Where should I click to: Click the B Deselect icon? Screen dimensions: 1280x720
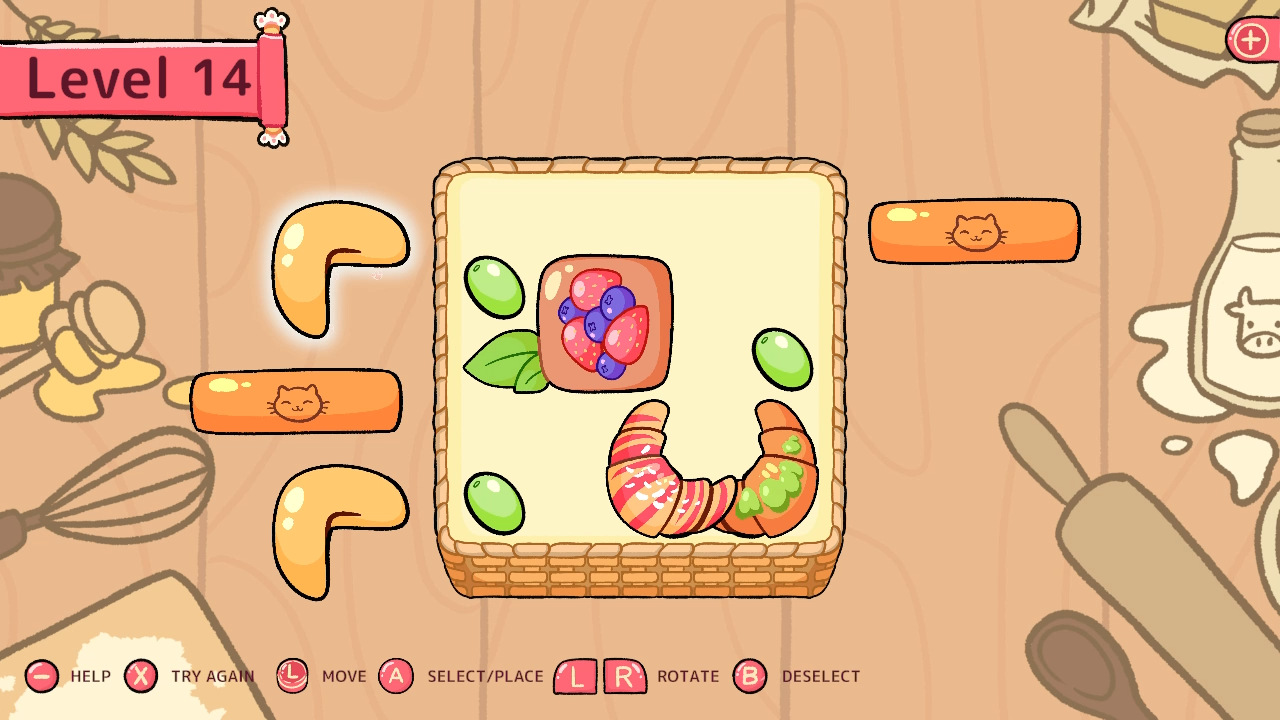tap(750, 676)
